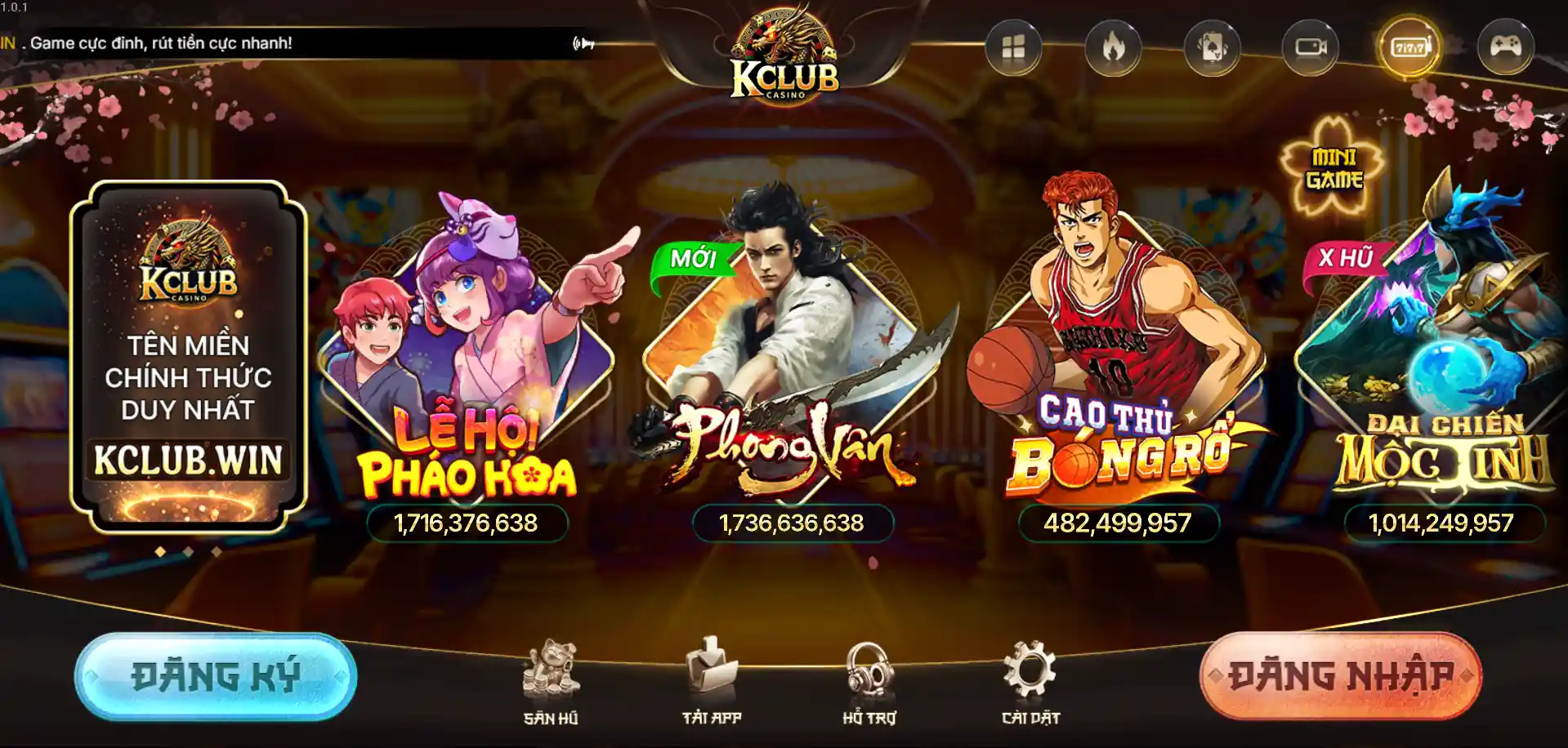
Task: Open the gamepad games icon on far right
Action: (x=1506, y=48)
